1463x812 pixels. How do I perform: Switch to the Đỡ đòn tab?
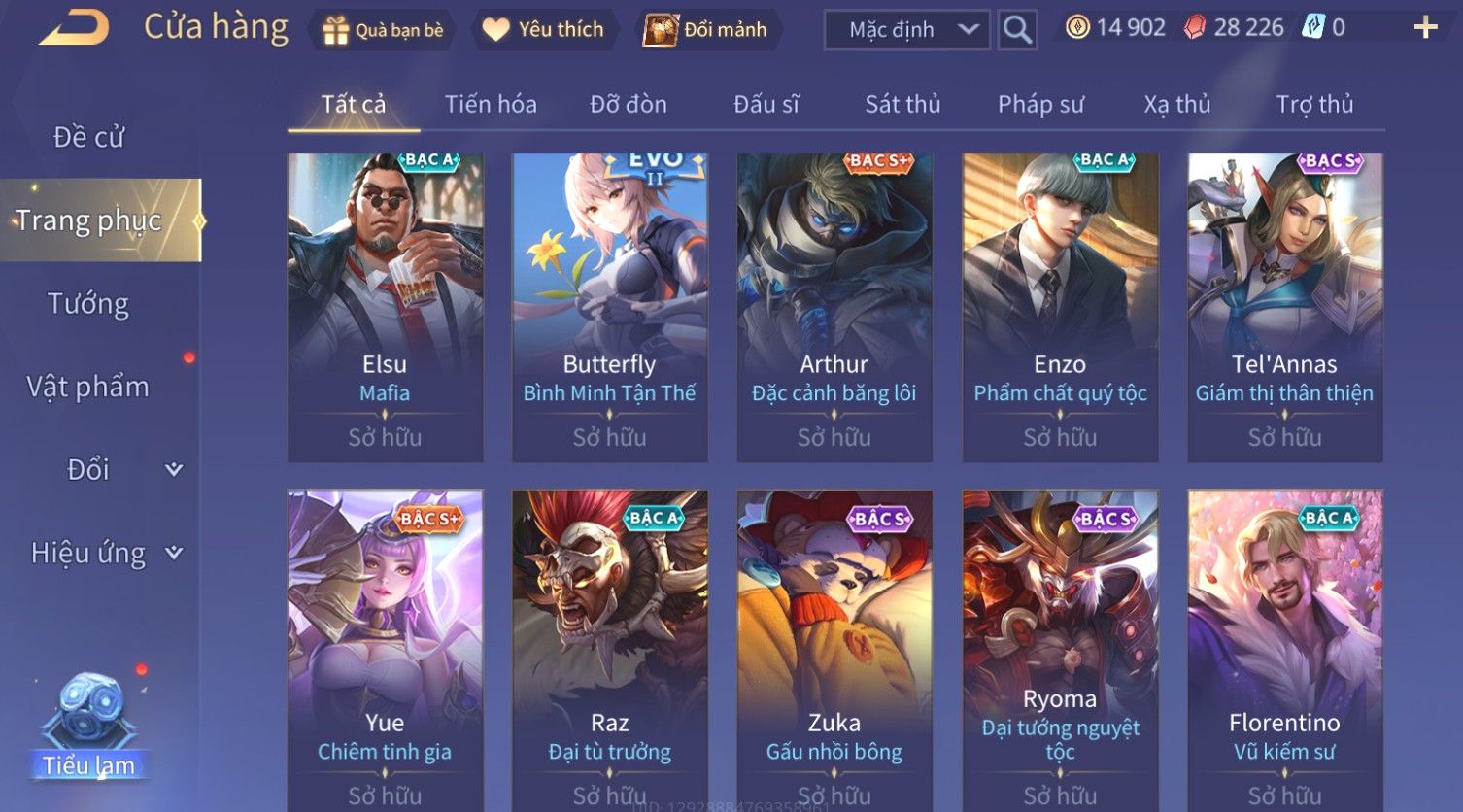click(x=629, y=104)
